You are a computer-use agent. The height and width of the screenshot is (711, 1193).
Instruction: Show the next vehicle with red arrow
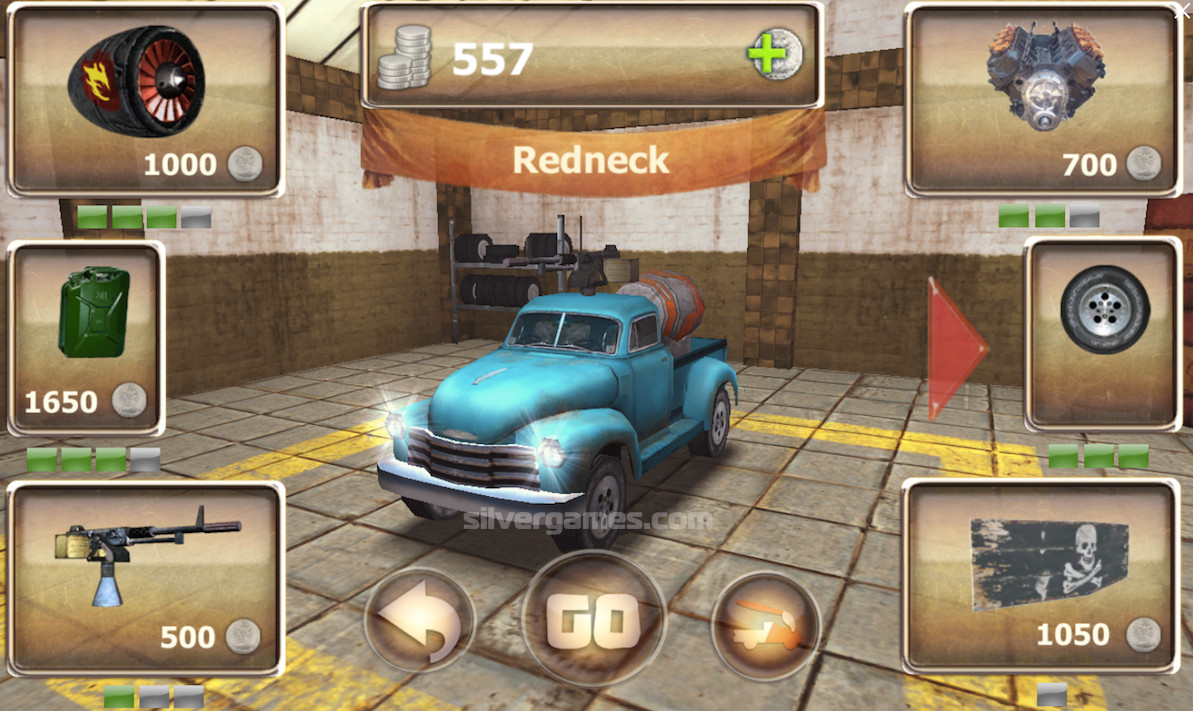pos(955,347)
